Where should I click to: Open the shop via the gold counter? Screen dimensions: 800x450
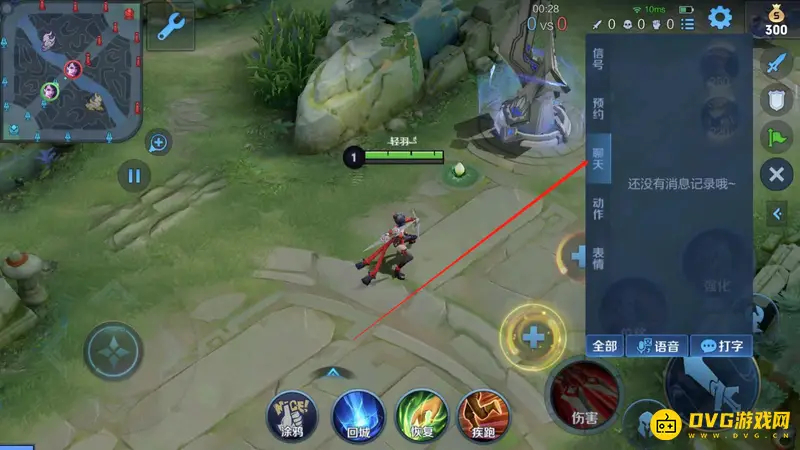[776, 20]
